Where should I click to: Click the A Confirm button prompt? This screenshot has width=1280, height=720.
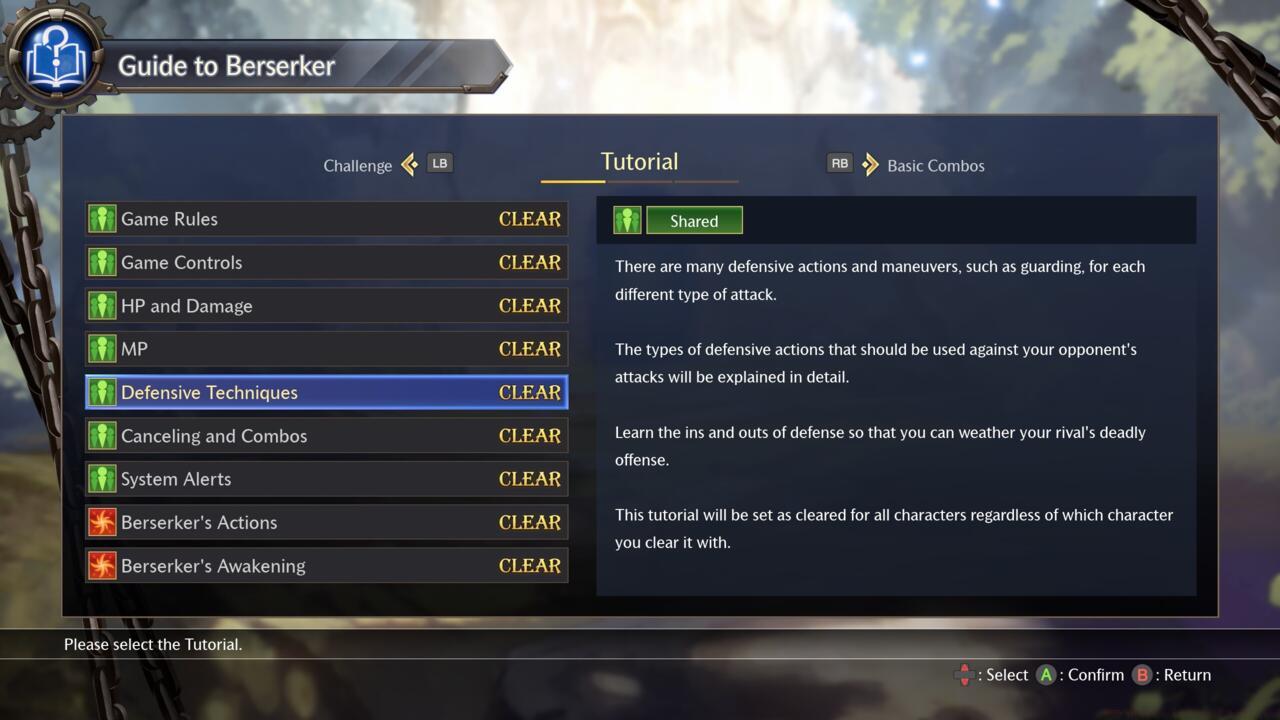[x=1046, y=675]
